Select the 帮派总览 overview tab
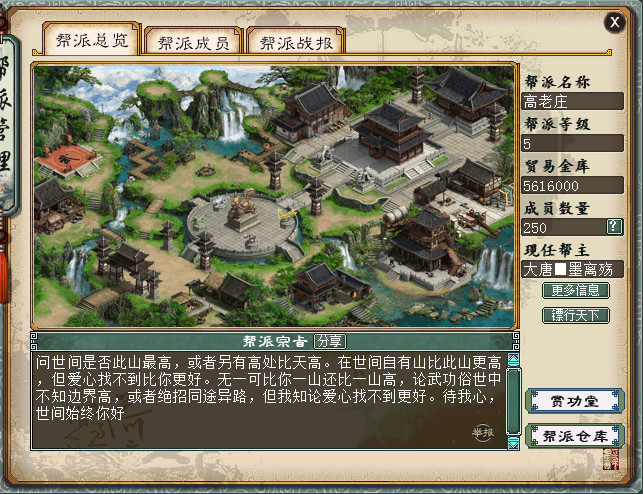The image size is (643, 494). coord(91,40)
